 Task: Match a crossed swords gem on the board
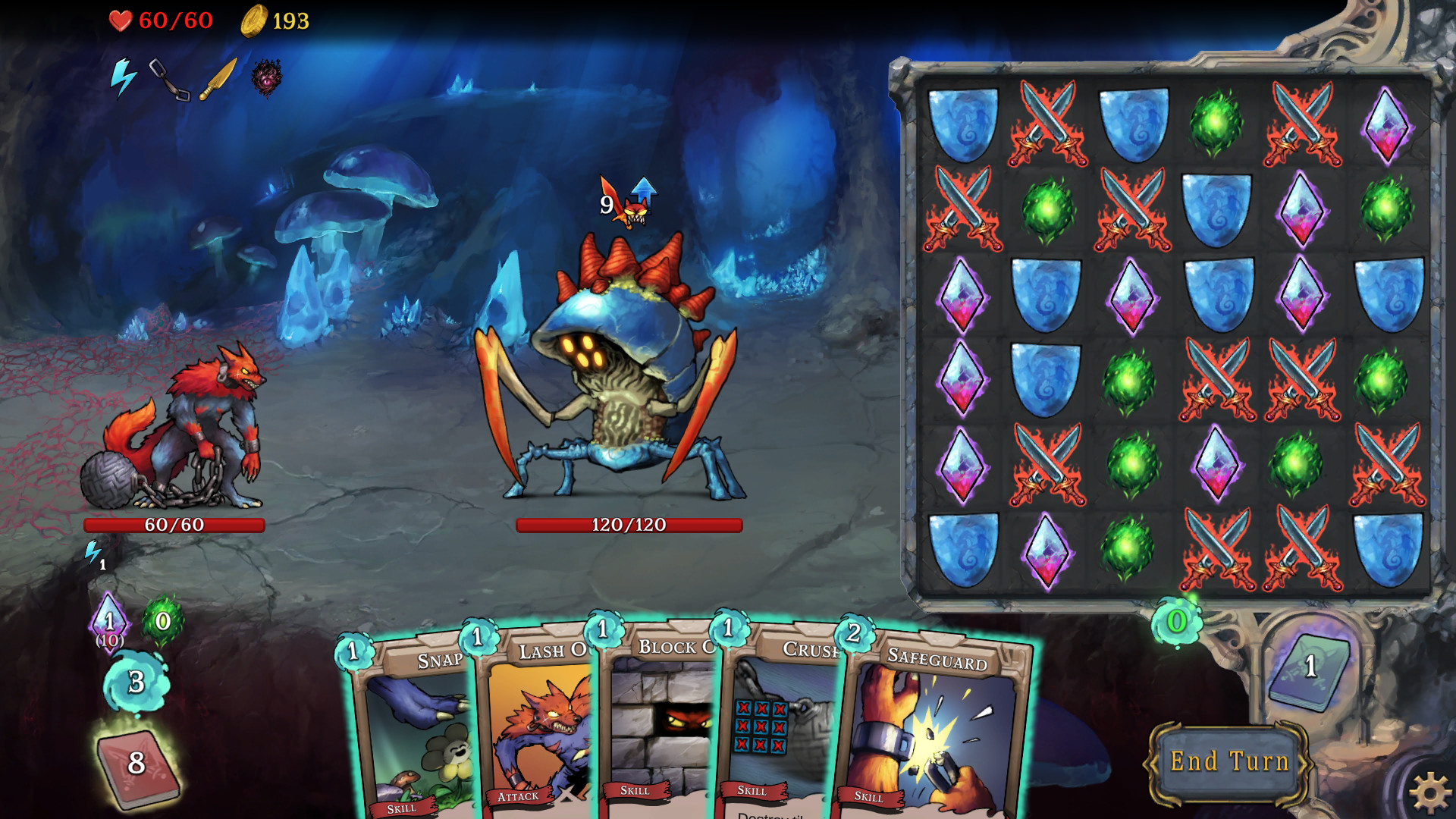click(x=1048, y=124)
